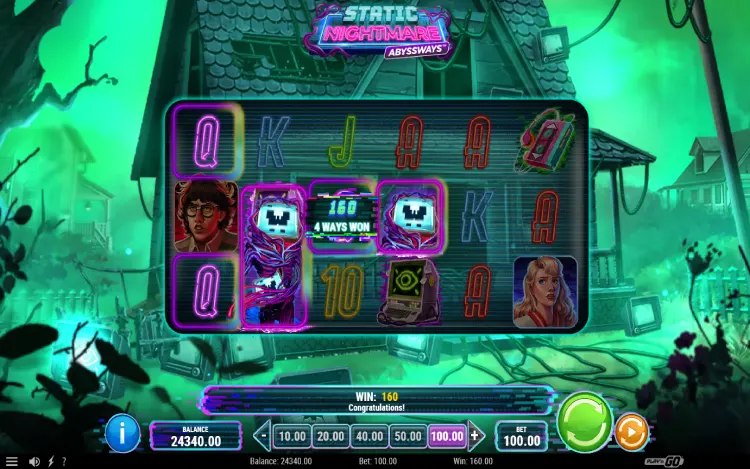Pick the 50.00 bet option

408,436
